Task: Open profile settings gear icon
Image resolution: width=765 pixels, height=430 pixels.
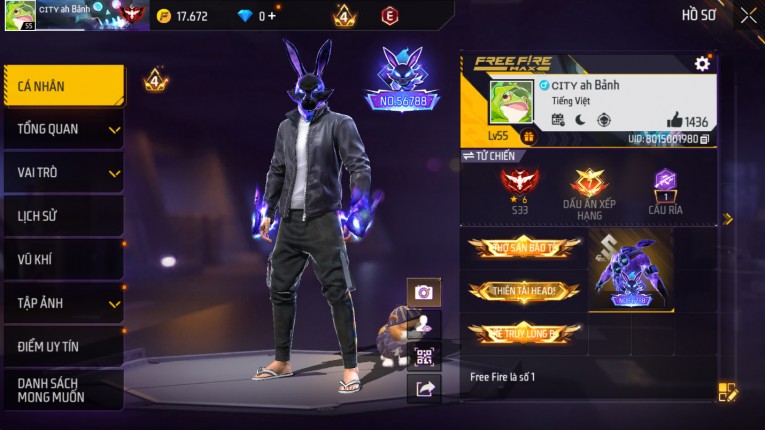Action: [702, 64]
